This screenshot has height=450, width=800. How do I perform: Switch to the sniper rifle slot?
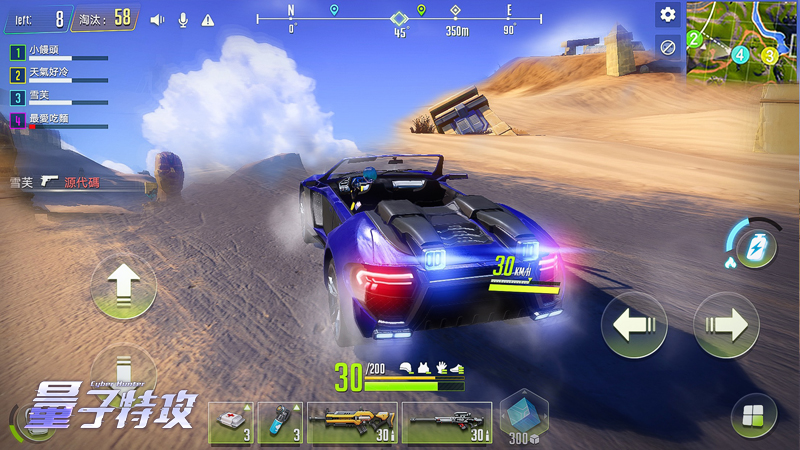pyautogui.click(x=447, y=422)
